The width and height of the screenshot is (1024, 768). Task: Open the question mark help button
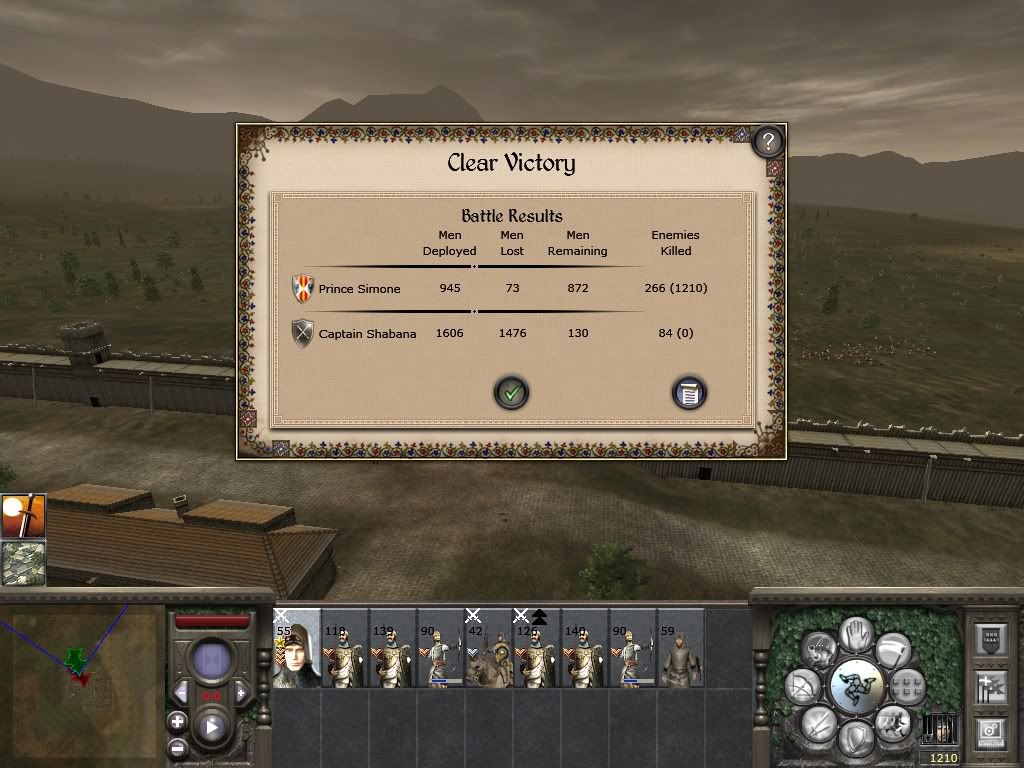(767, 141)
